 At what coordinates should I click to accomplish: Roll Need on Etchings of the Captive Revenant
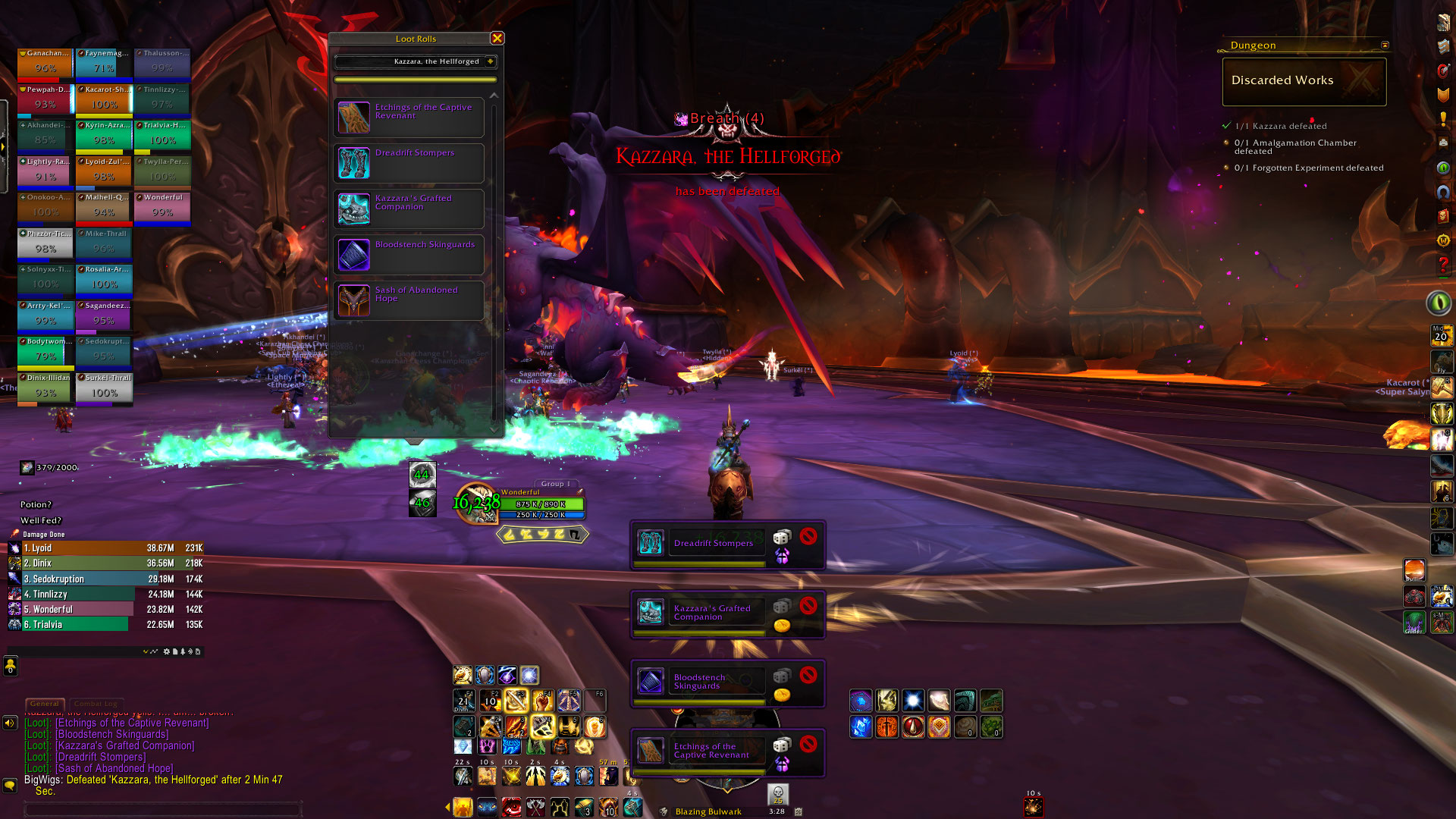click(781, 746)
